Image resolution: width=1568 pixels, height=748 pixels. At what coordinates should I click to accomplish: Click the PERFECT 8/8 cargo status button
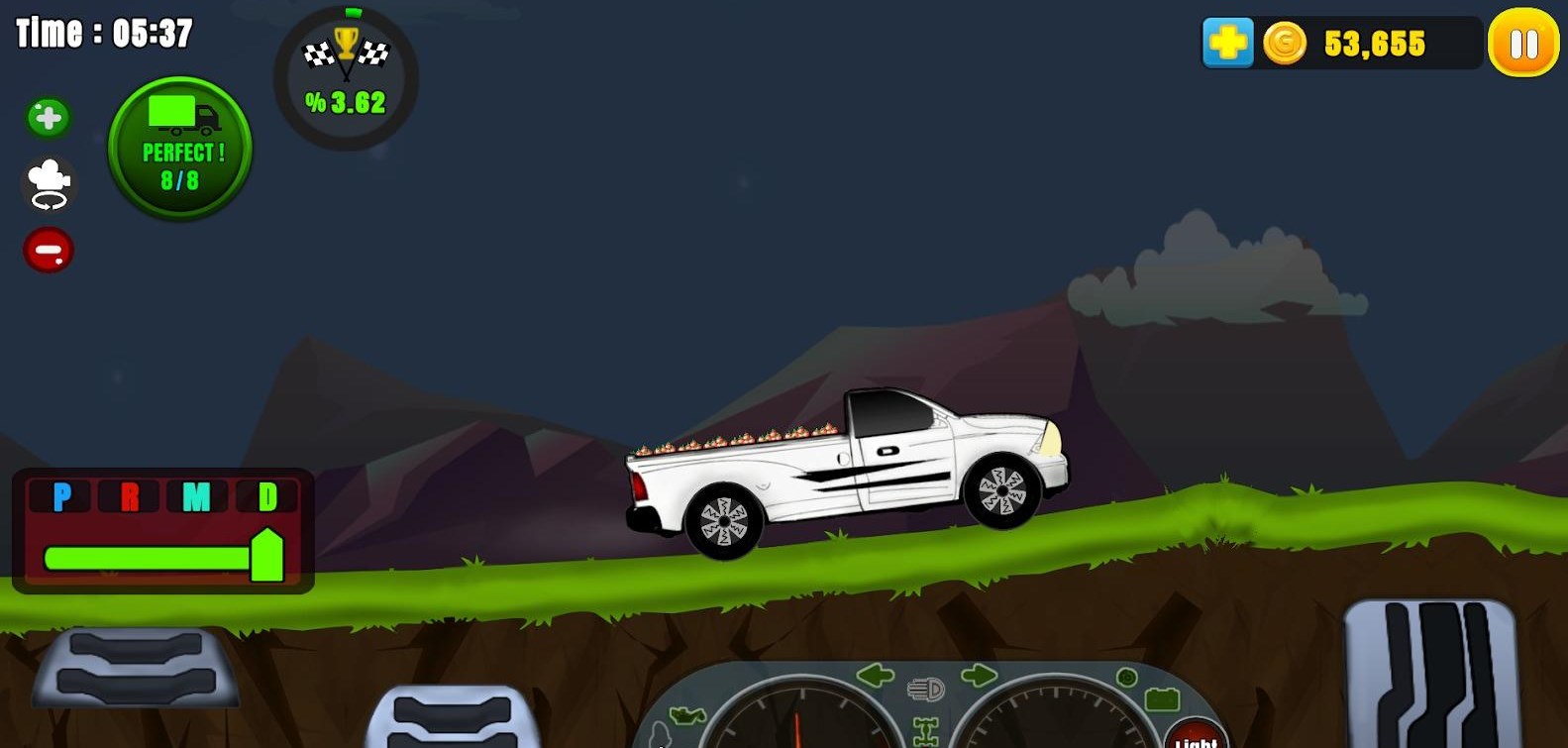pyautogui.click(x=179, y=149)
